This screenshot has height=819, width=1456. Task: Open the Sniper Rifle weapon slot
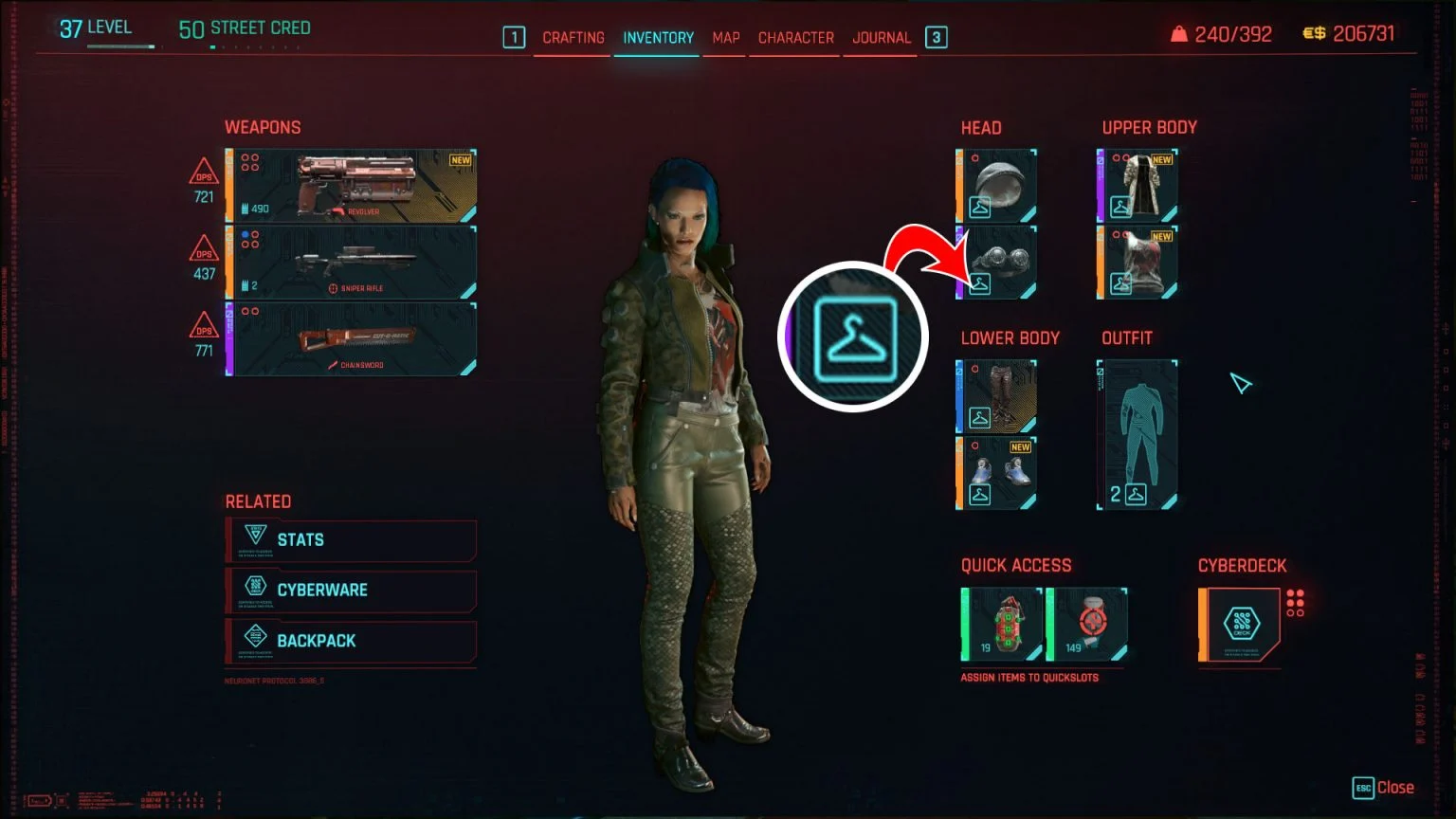click(351, 264)
